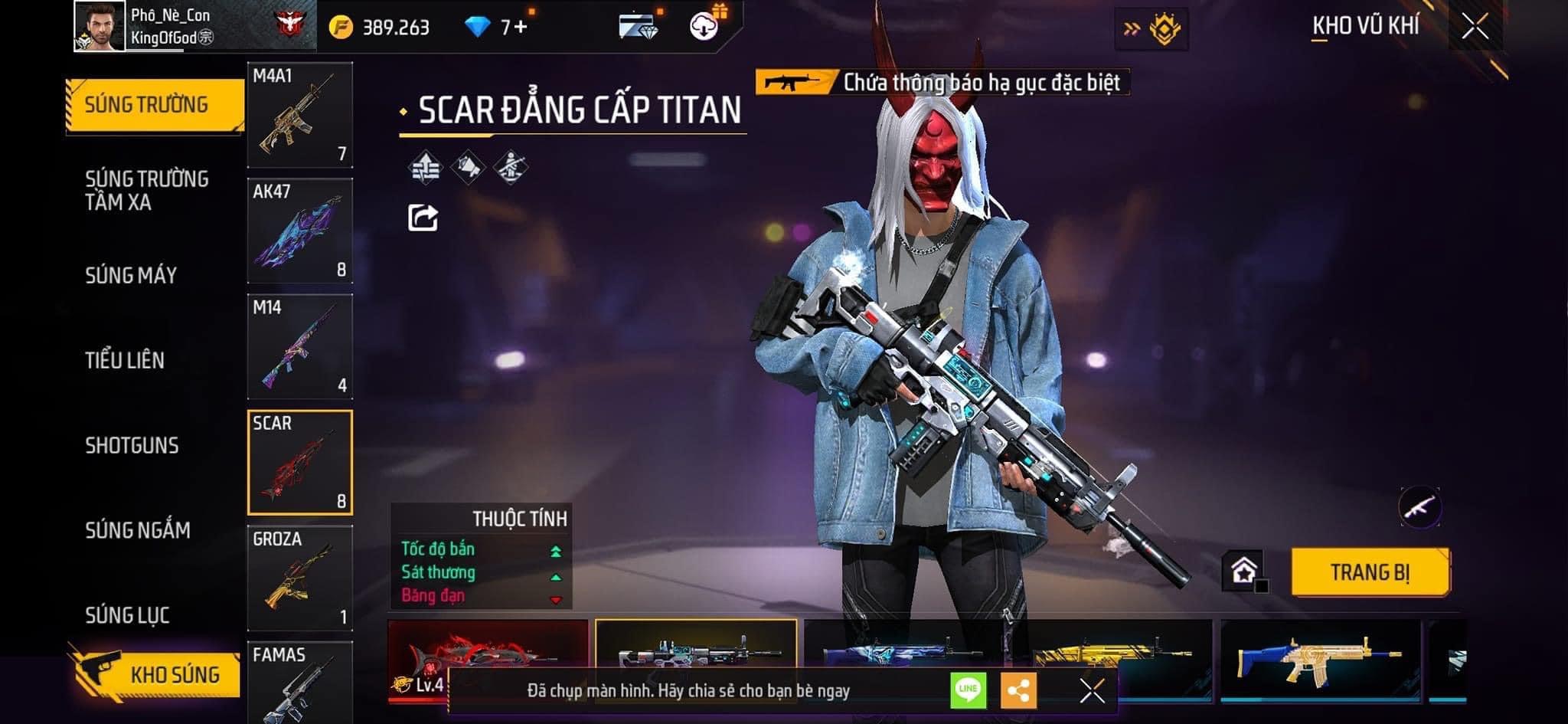Pick the GROZA weapon slot
The image size is (1568, 724).
(299, 578)
